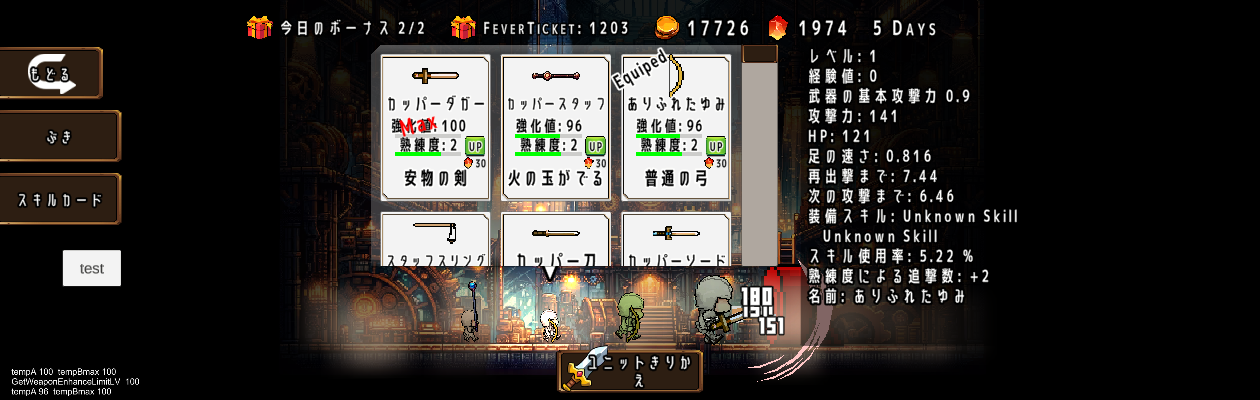Image resolution: width=1260 pixels, height=400 pixels.
Task: Click the もどる back button
Action: click(51, 73)
